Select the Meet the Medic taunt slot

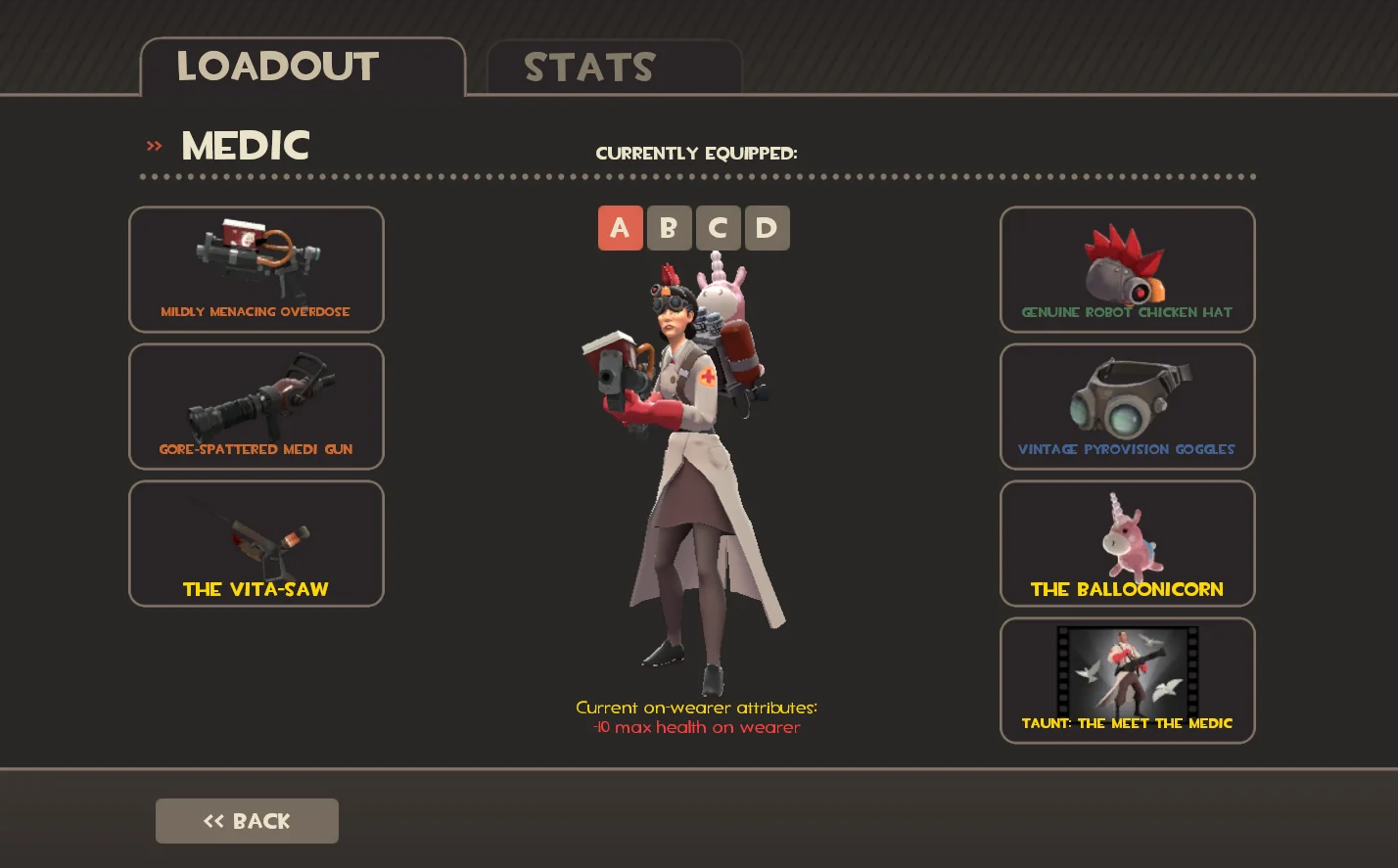tap(1126, 680)
